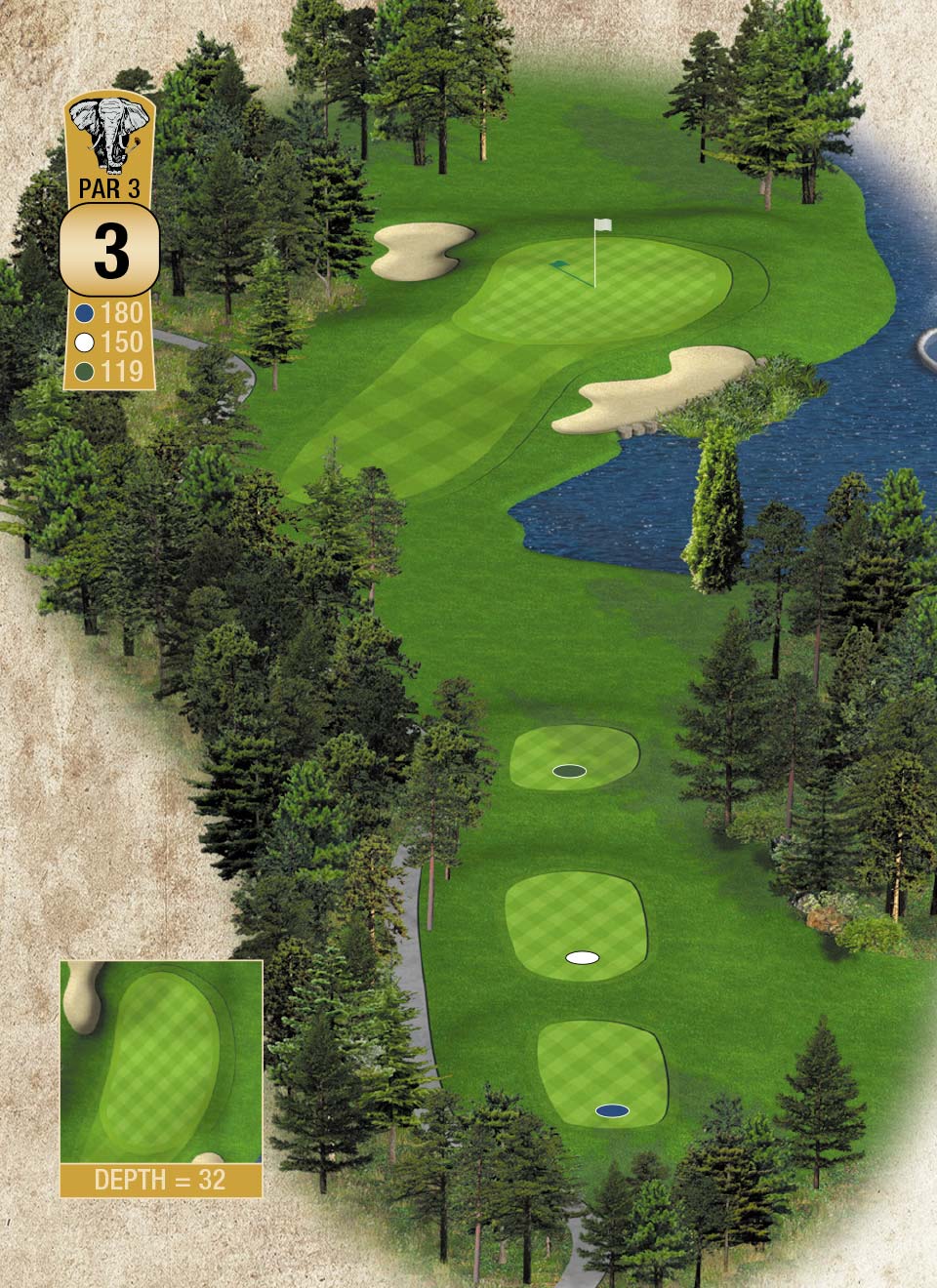Click the elephant logo emblem
937x1288 pixels.
pos(110,136)
